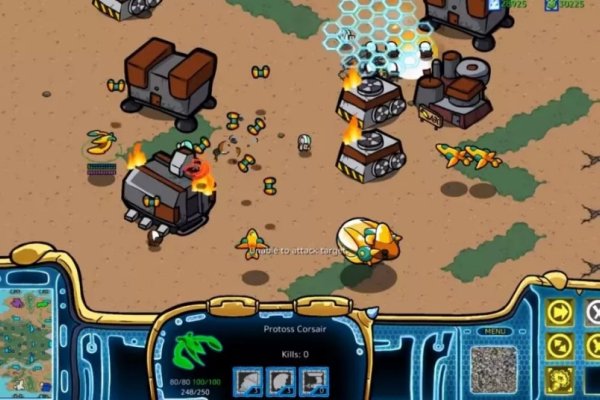Click the green Corsair wireframe icon
Viewport: 600px width, 400px height.
(x=198, y=352)
